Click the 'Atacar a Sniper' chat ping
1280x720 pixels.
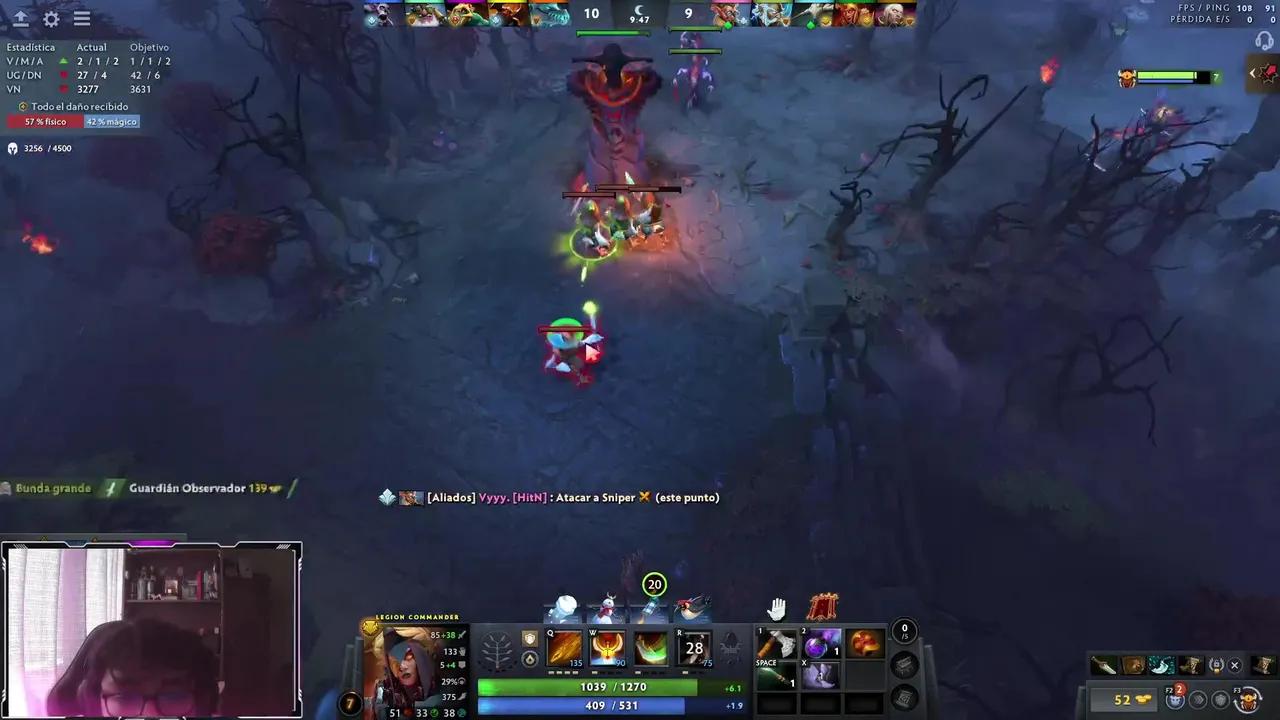click(593, 497)
